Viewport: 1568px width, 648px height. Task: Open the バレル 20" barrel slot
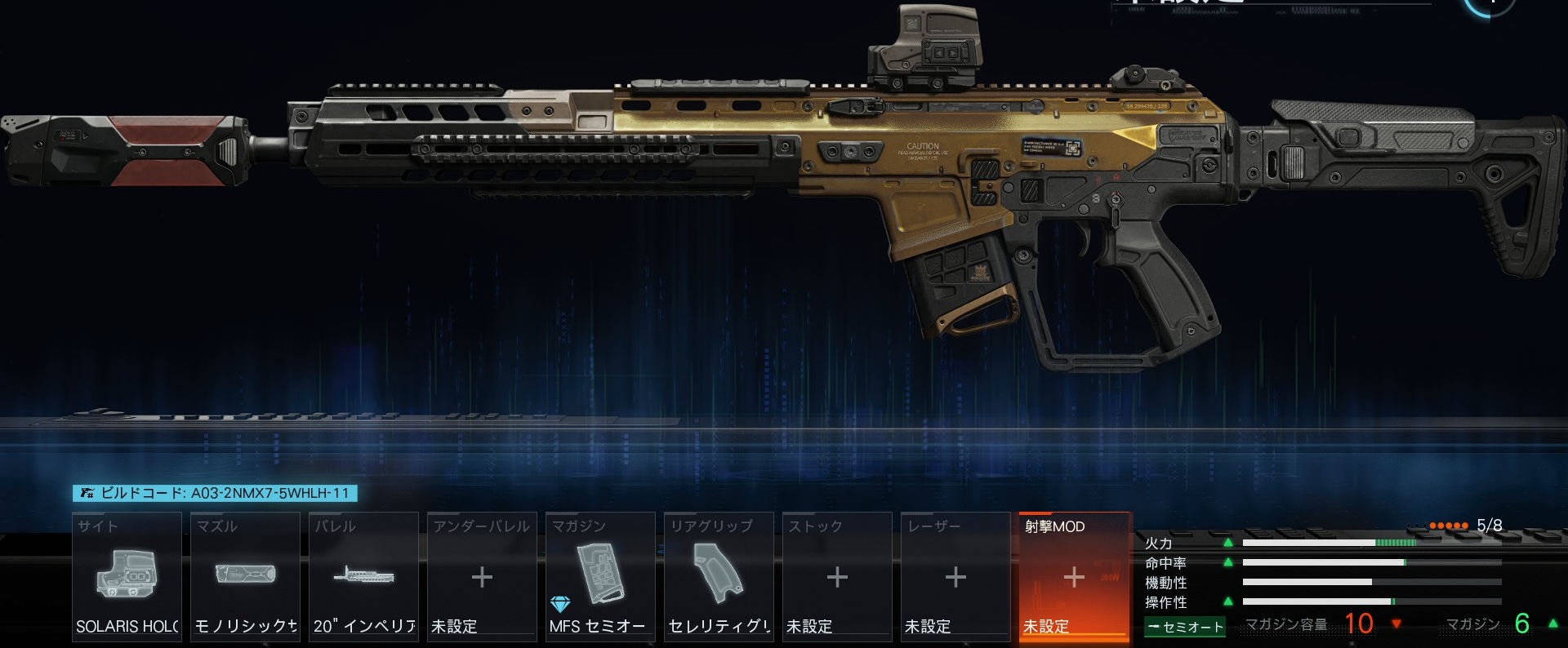[x=363, y=576]
